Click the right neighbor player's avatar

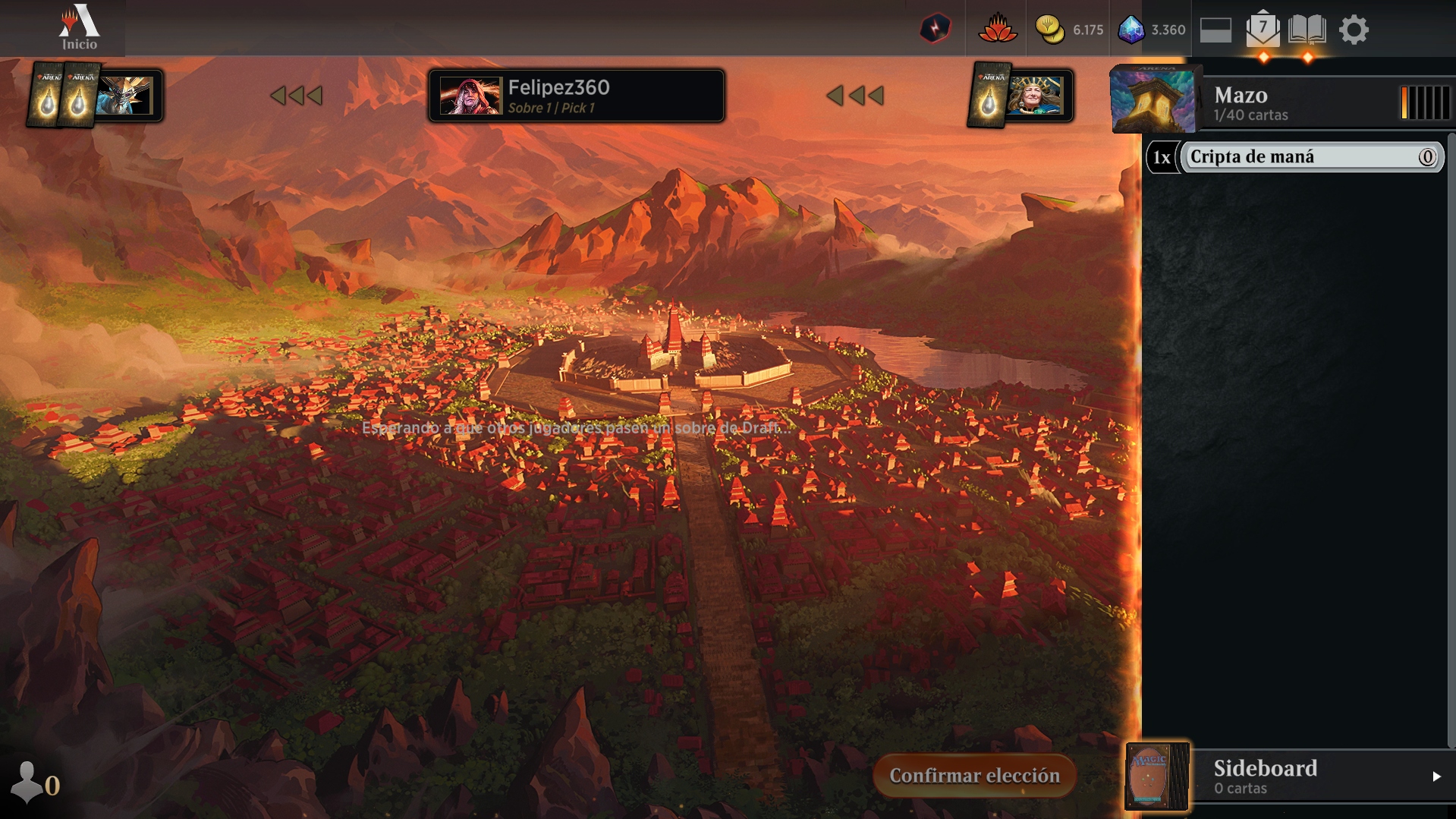click(1035, 96)
